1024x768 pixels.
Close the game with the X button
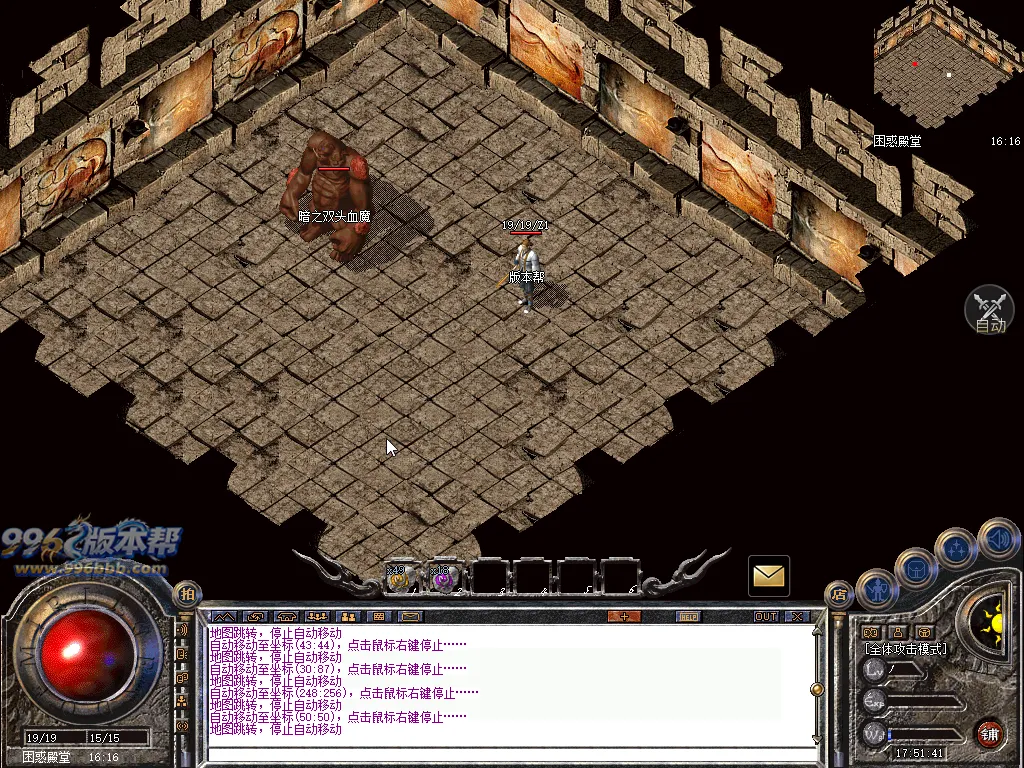click(x=797, y=616)
